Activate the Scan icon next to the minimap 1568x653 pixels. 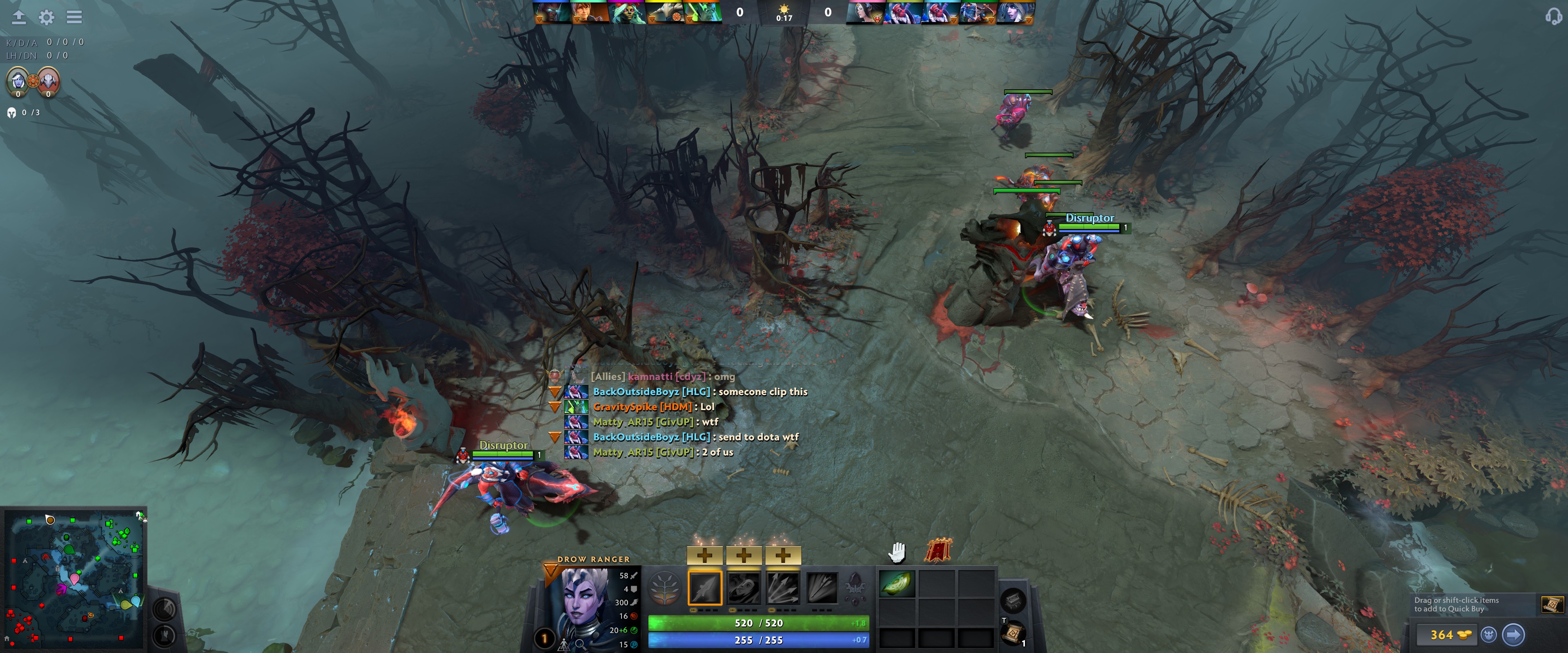pos(165,609)
